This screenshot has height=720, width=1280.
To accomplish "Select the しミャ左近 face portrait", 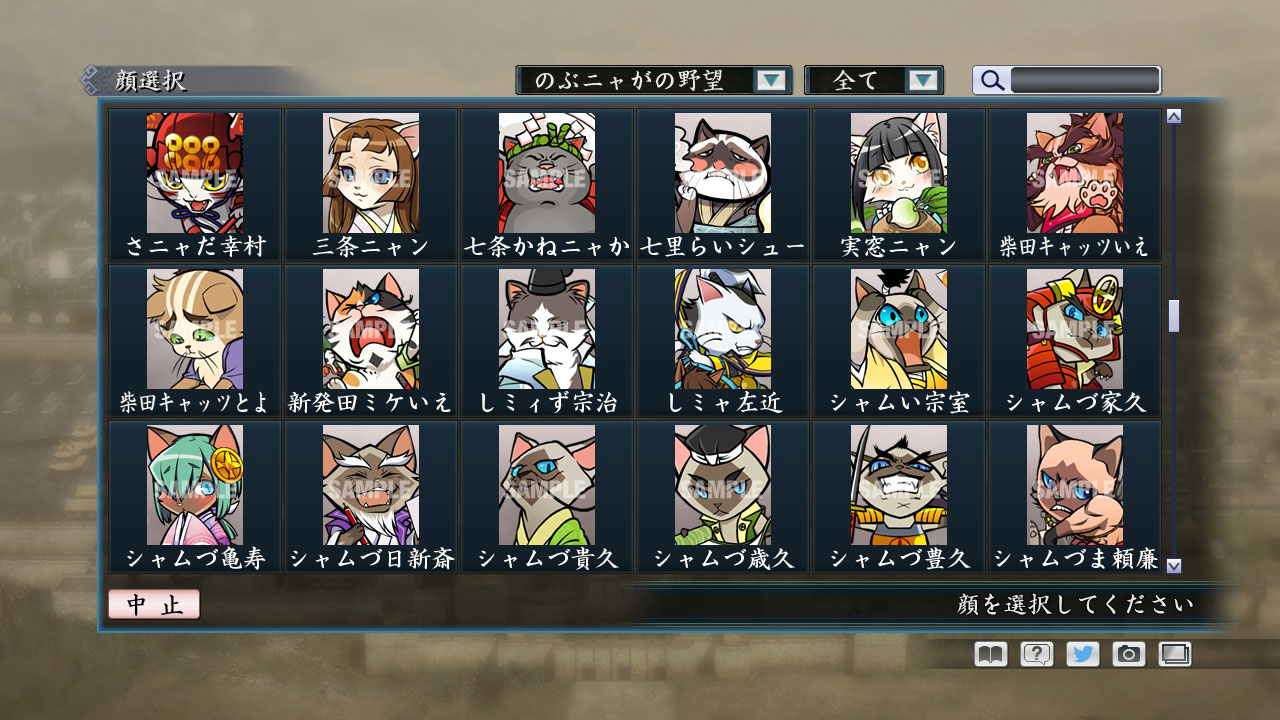I will click(722, 330).
